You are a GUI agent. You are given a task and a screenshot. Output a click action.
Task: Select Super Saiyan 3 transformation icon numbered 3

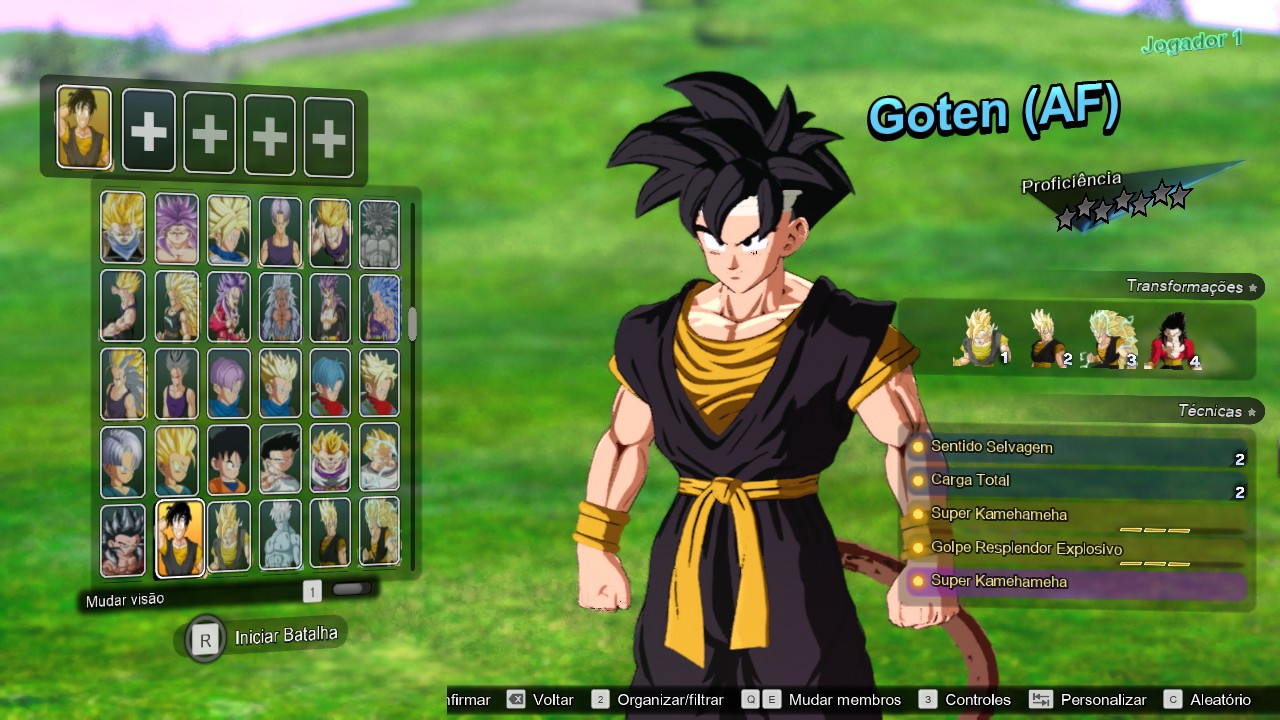click(1110, 335)
